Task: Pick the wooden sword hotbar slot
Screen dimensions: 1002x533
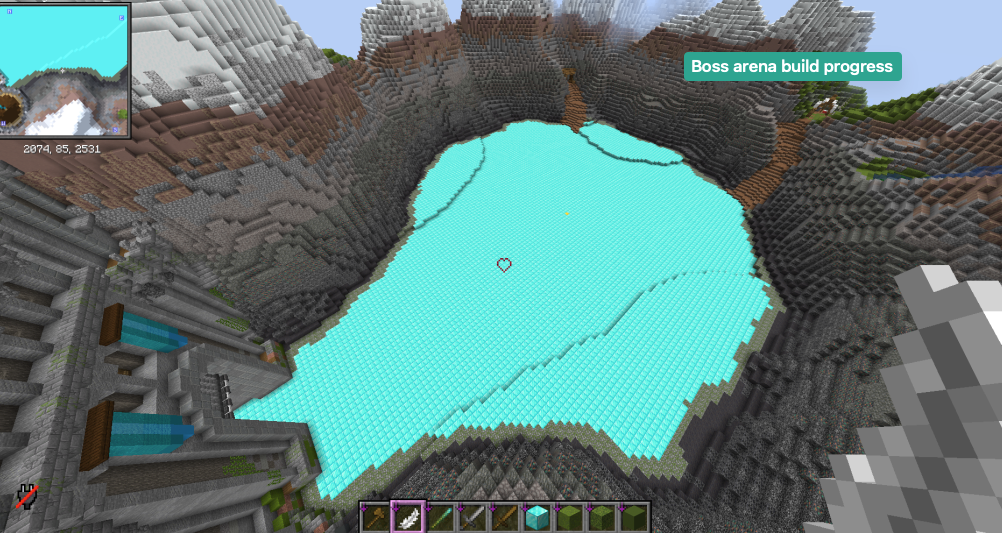Action: click(x=504, y=517)
